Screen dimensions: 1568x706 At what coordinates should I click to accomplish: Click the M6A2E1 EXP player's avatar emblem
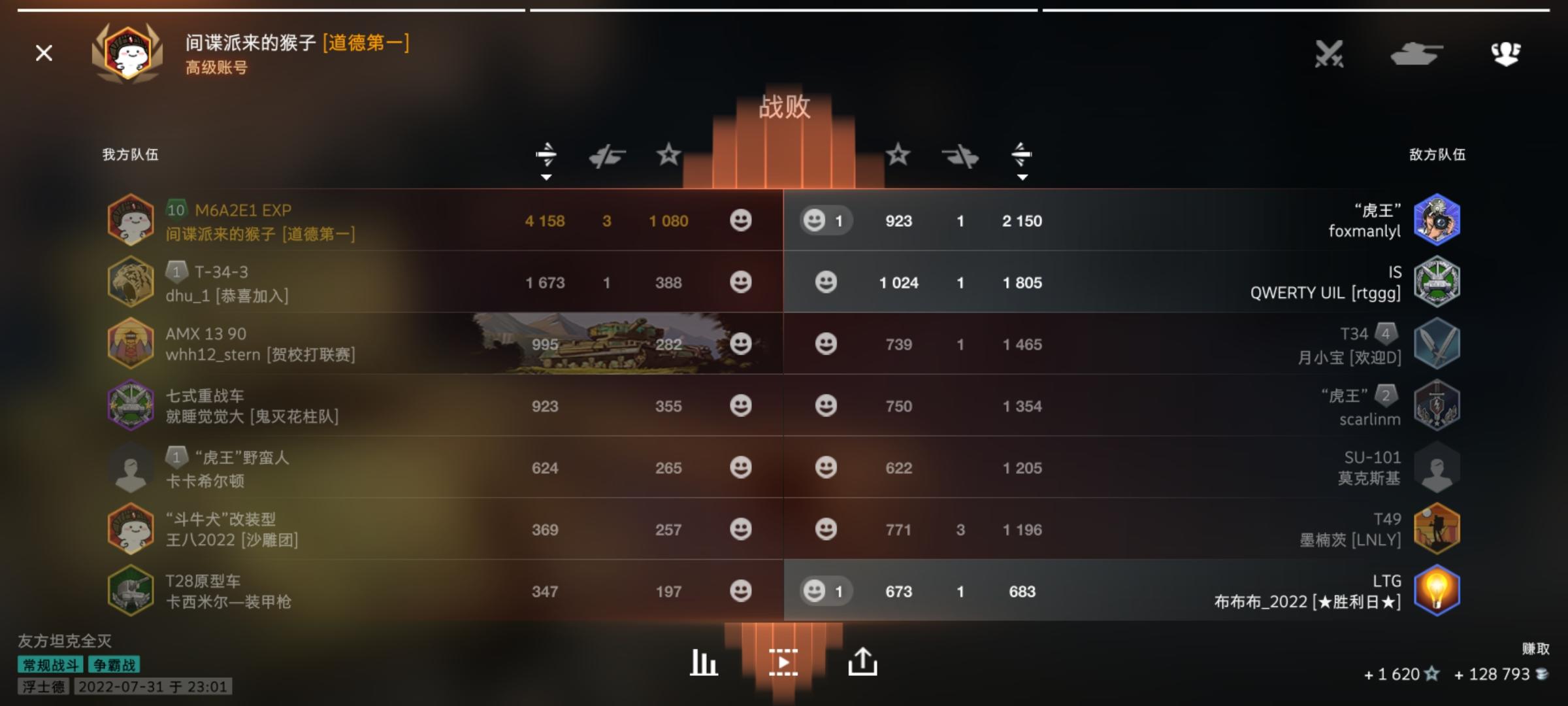pos(131,220)
